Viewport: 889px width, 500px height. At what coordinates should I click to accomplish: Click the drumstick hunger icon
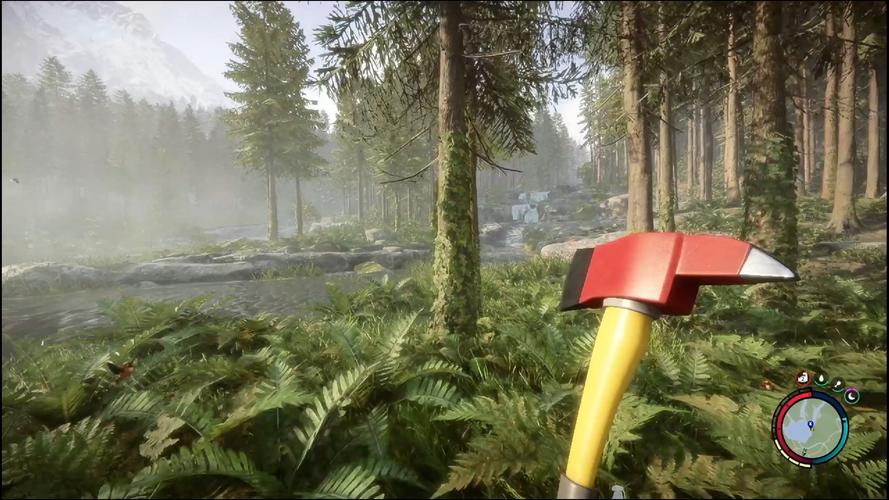click(x=837, y=383)
